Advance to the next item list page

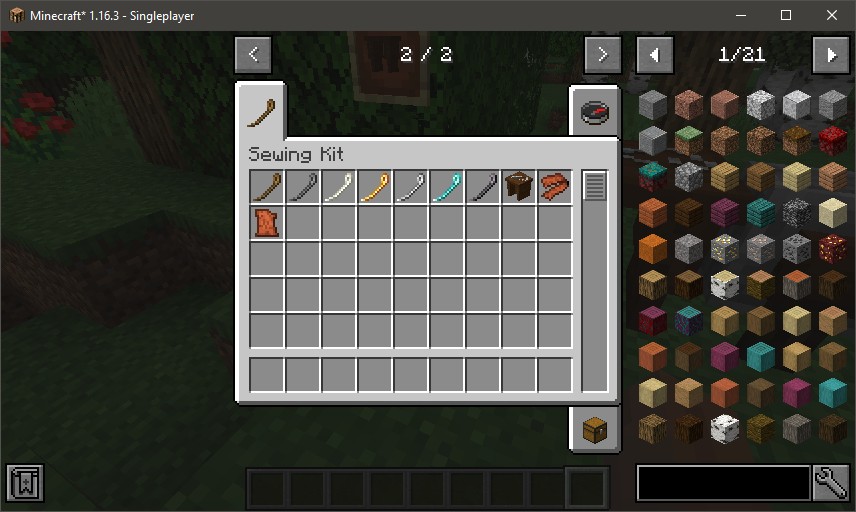pyautogui.click(x=830, y=55)
